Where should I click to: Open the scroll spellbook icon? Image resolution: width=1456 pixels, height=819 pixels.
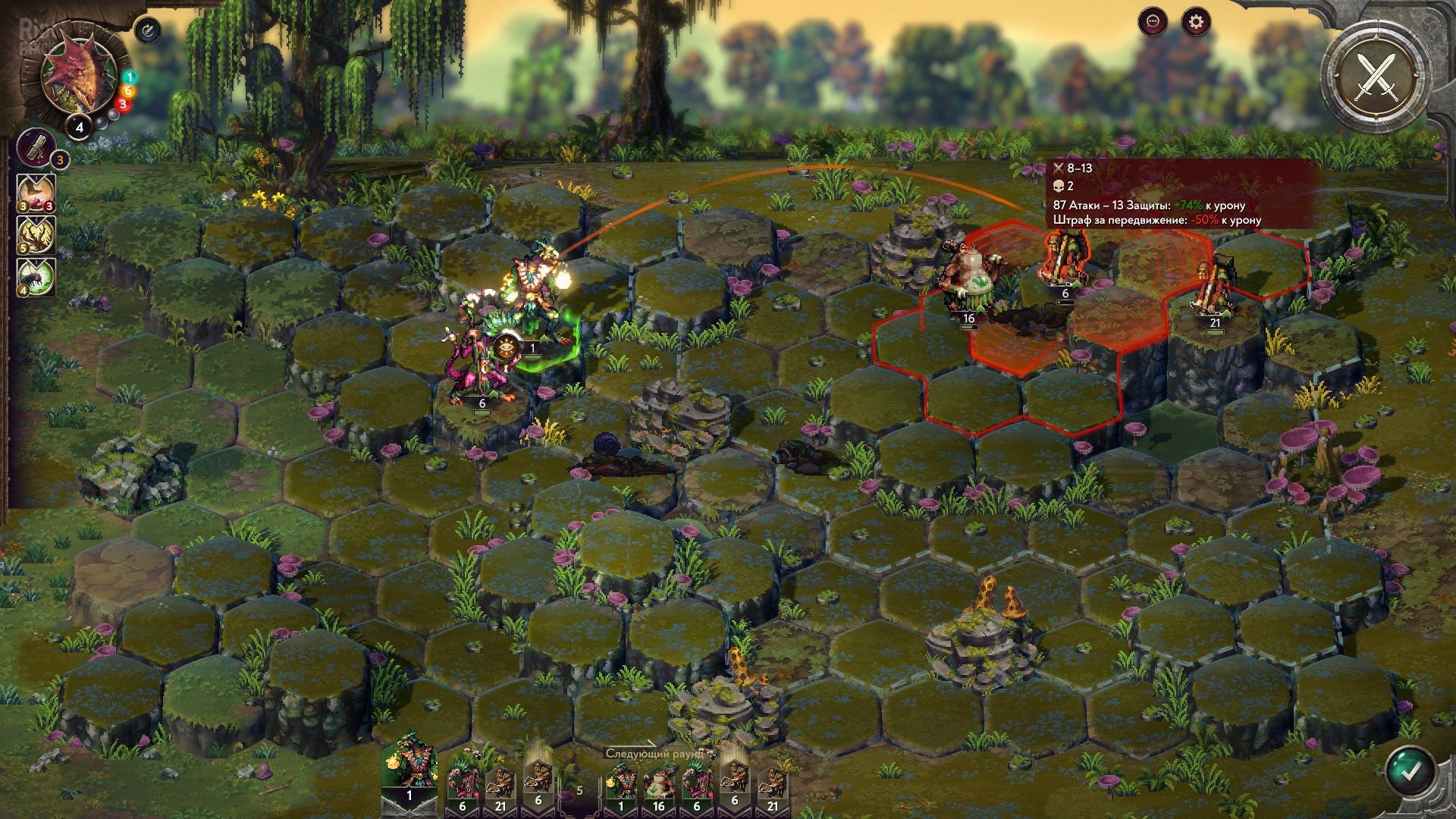click(x=37, y=147)
